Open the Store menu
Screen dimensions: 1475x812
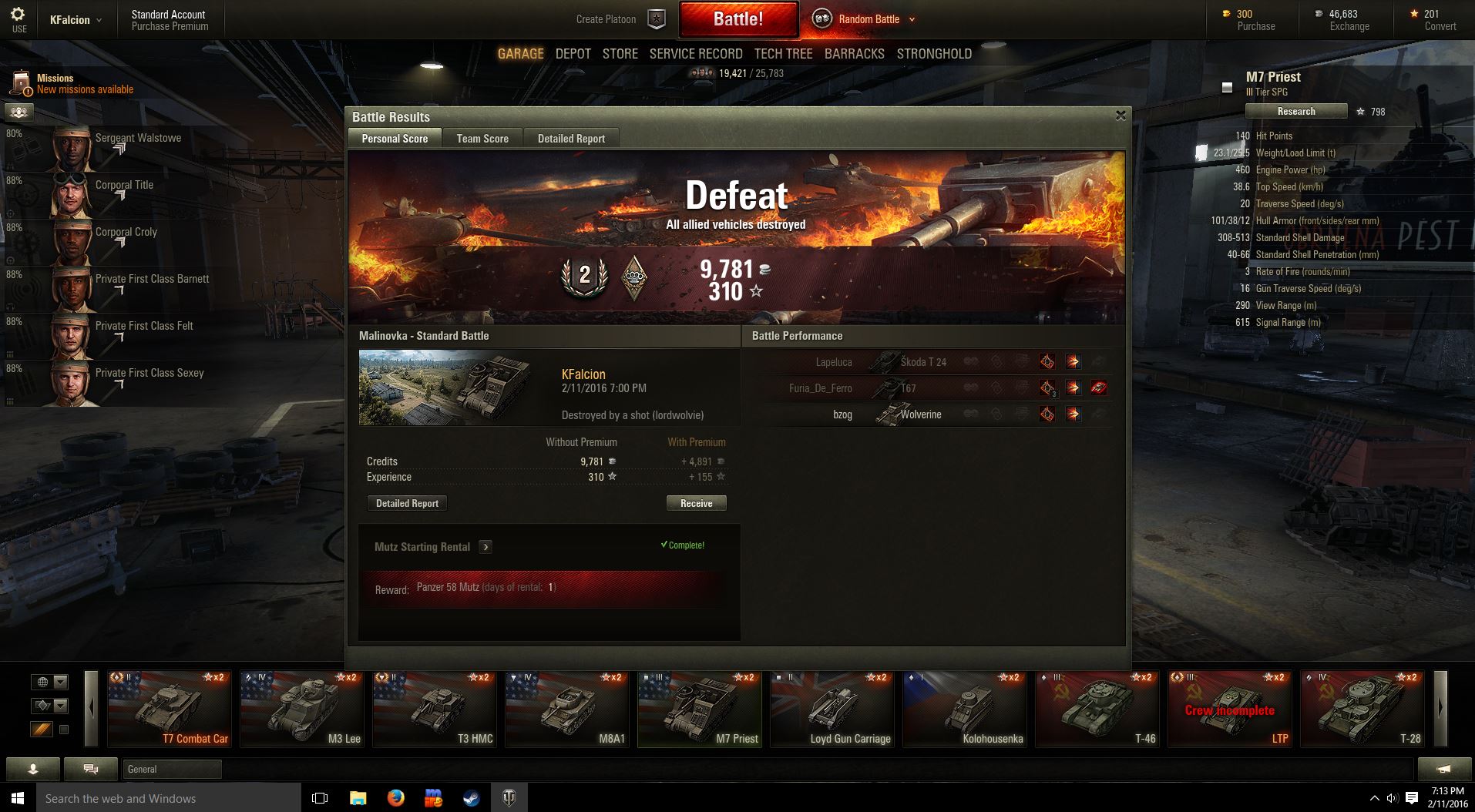tap(620, 54)
